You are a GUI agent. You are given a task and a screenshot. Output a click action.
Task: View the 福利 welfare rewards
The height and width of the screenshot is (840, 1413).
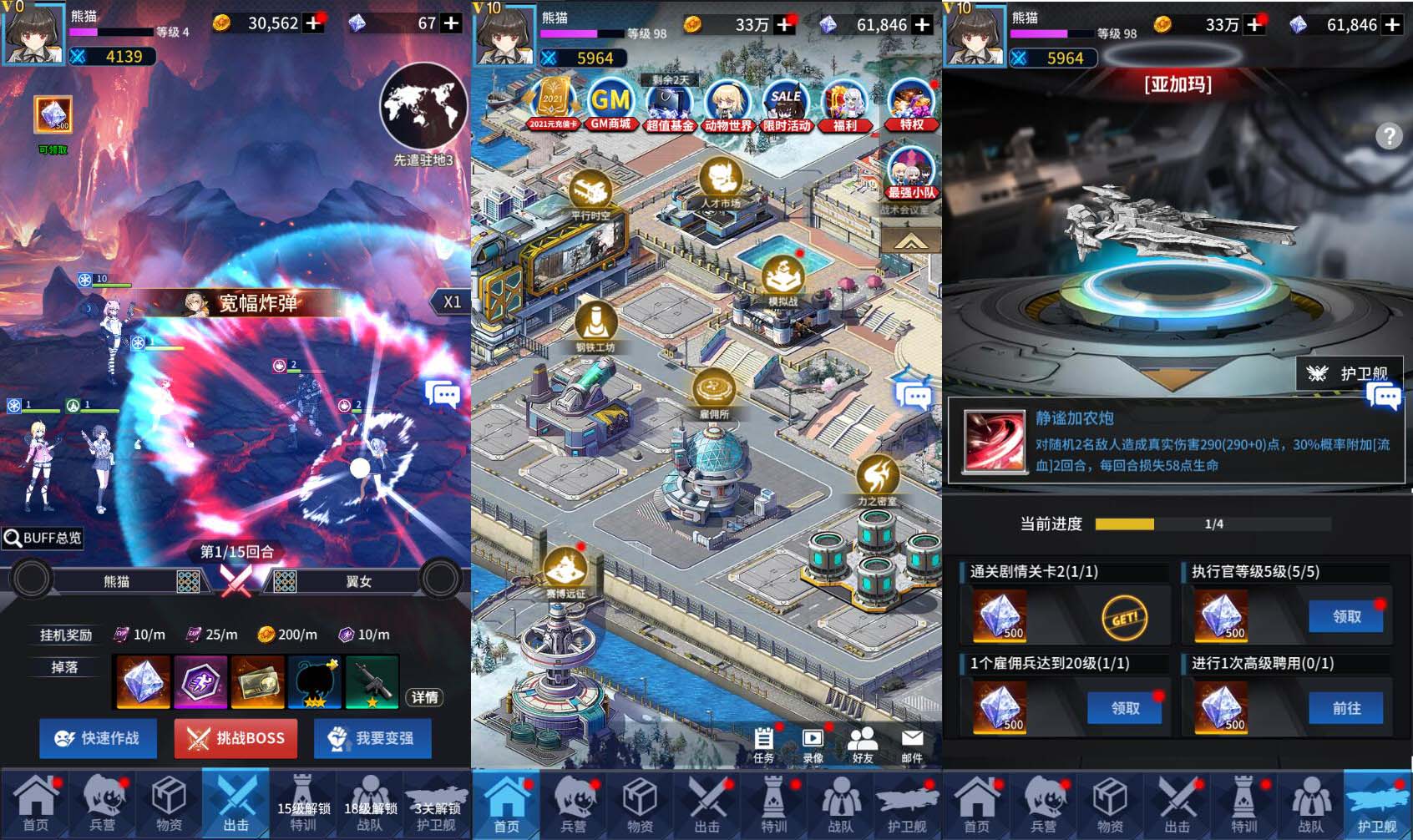(844, 106)
